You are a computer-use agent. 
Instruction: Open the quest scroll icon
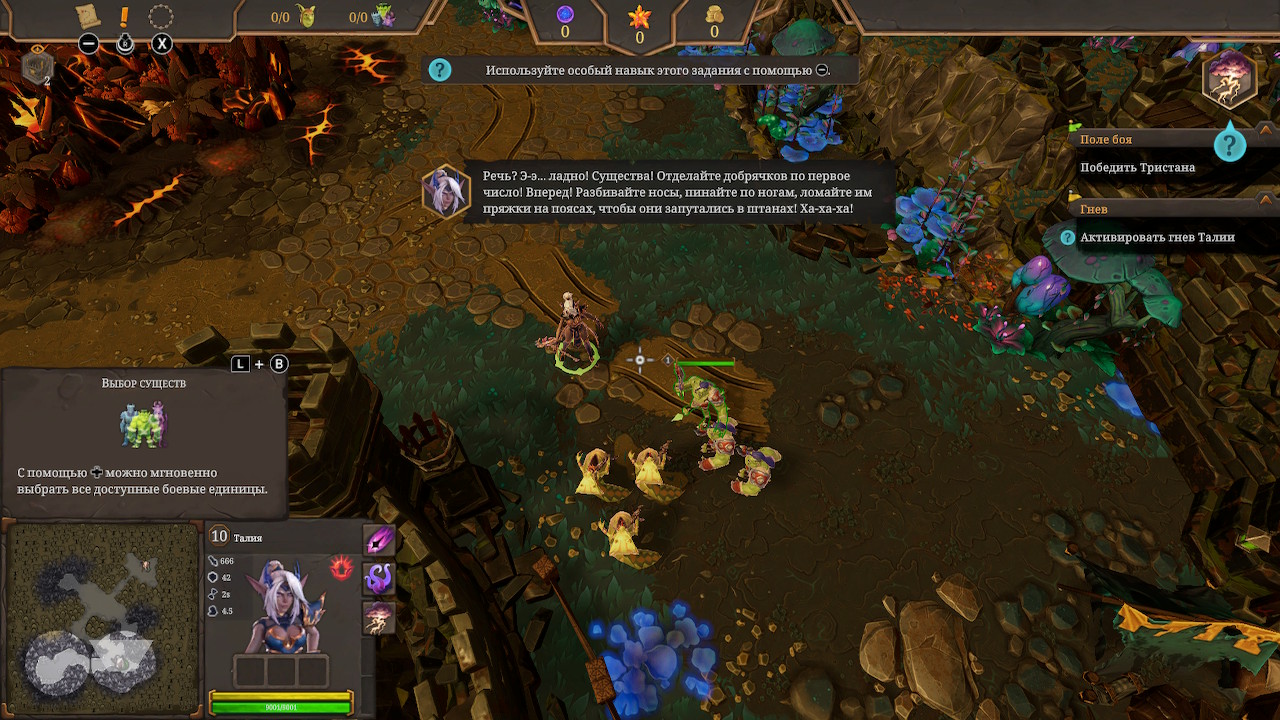(88, 16)
